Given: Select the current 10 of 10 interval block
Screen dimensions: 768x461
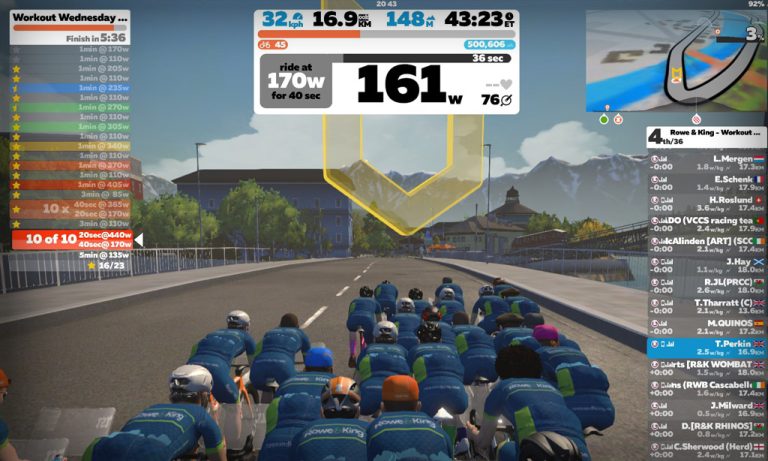Looking at the screenshot, I should tap(72, 239).
